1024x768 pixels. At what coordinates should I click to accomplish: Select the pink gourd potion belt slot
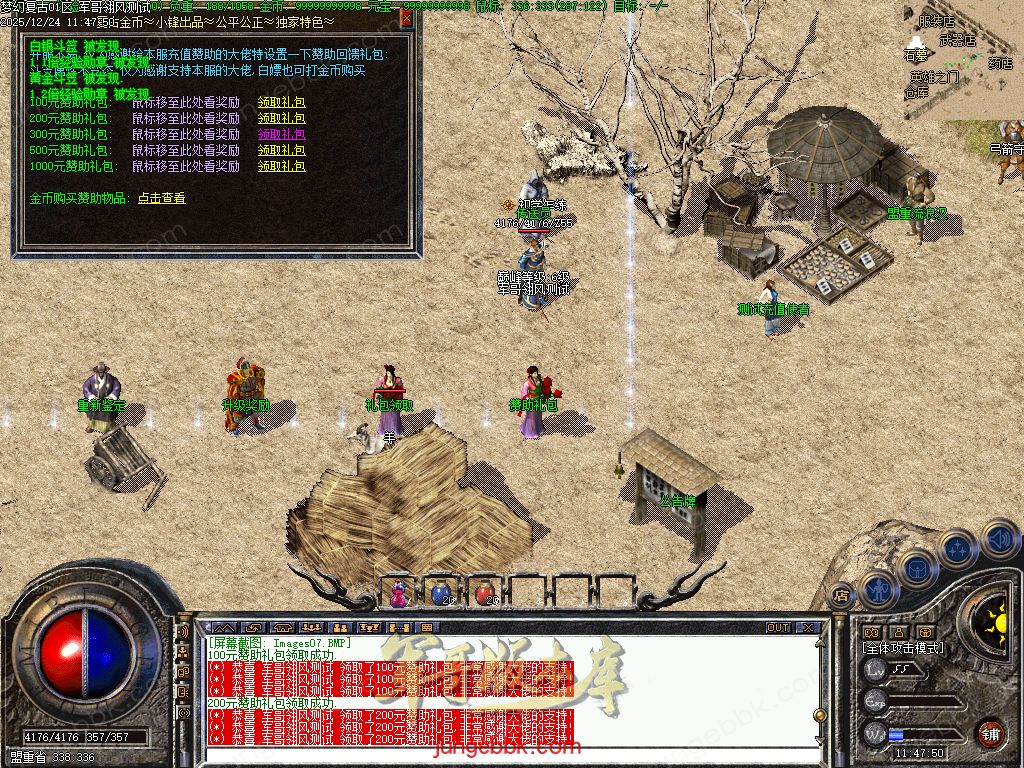(399, 592)
